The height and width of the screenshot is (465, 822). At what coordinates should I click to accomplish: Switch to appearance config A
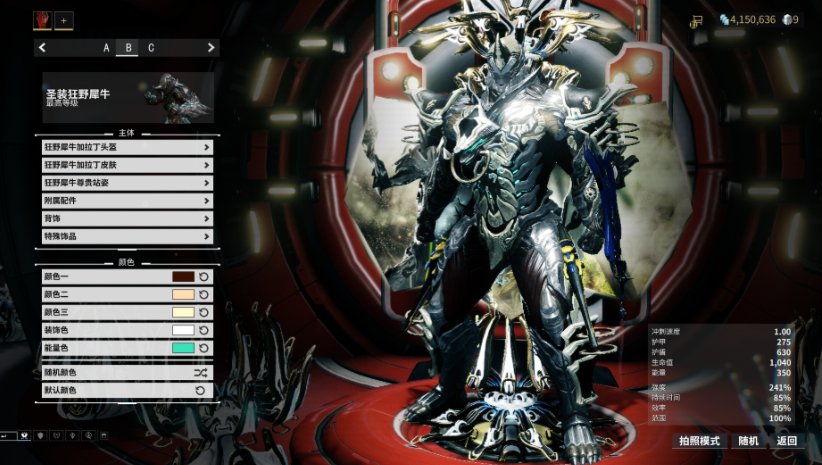tap(106, 47)
